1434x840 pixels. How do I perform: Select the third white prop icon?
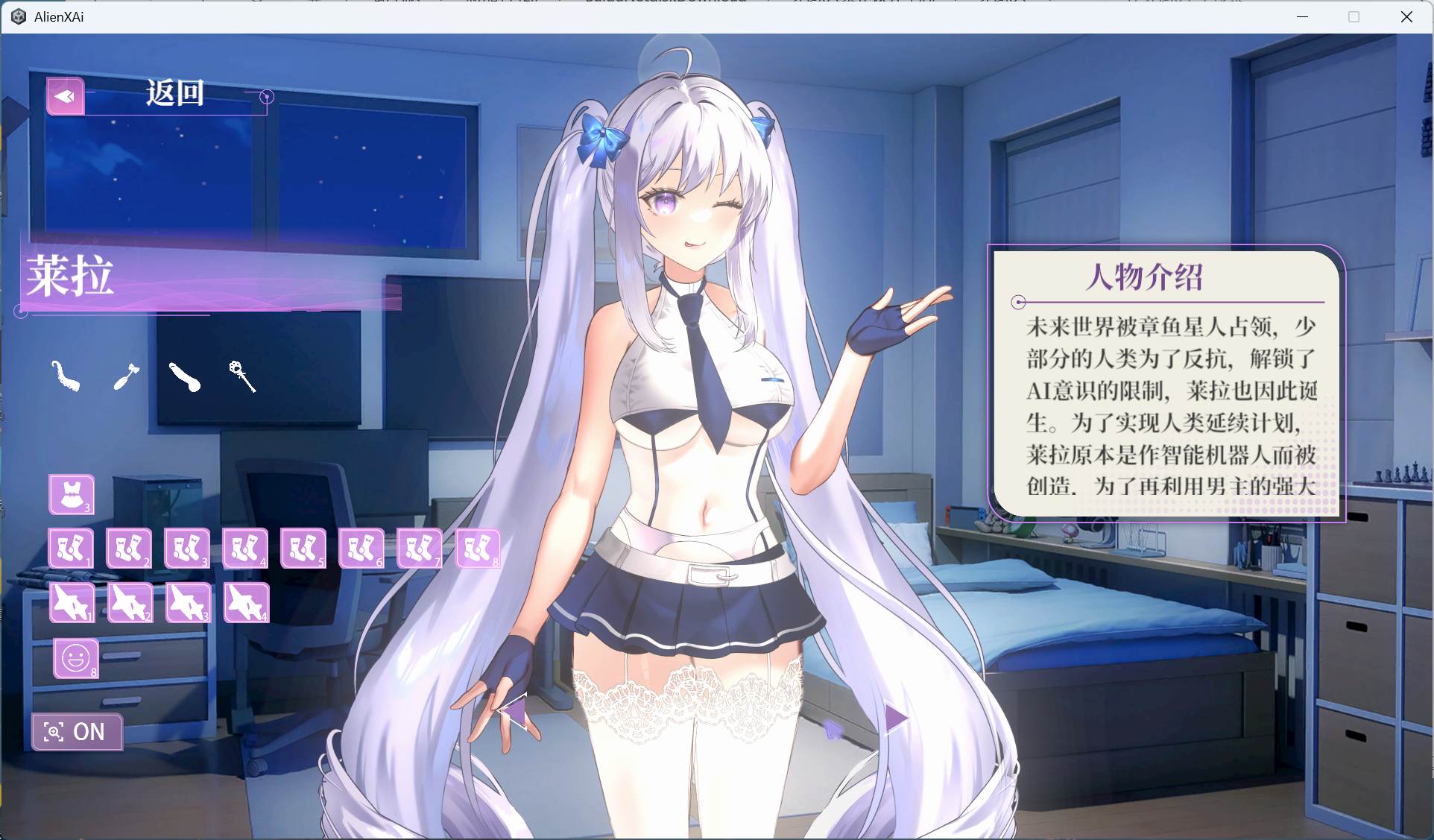pyautogui.click(x=183, y=376)
